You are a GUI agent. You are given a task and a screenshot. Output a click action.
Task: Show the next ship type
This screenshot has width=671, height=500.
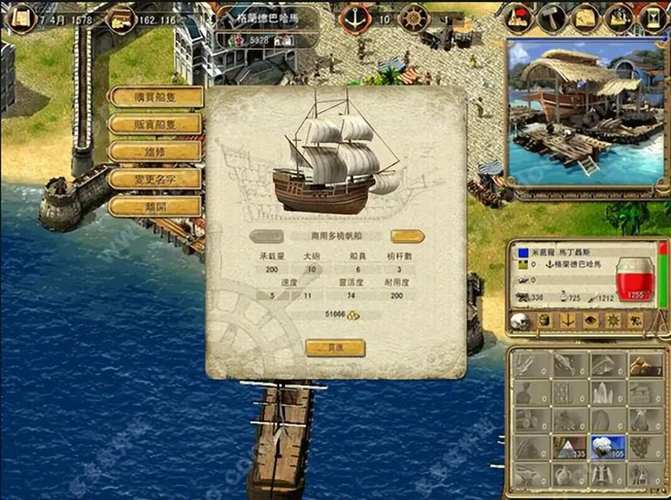pyautogui.click(x=407, y=236)
